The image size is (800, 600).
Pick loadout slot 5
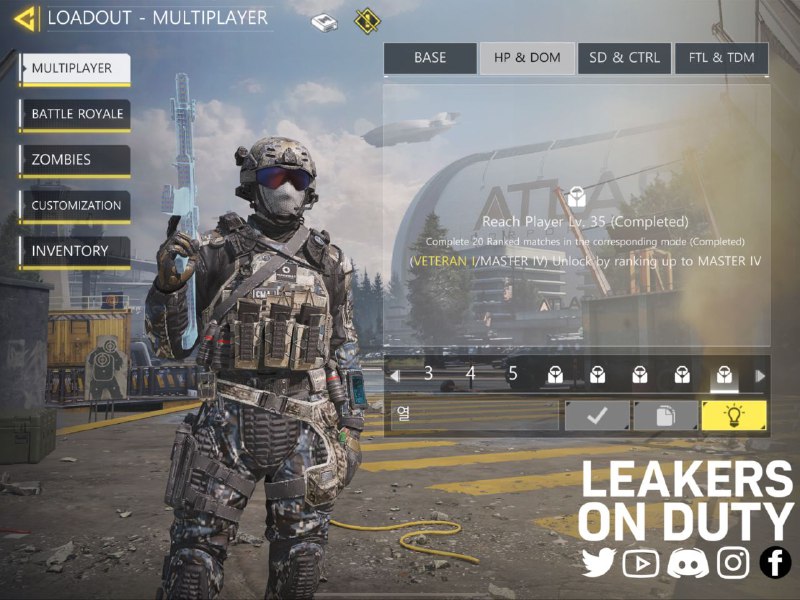pyautogui.click(x=513, y=375)
